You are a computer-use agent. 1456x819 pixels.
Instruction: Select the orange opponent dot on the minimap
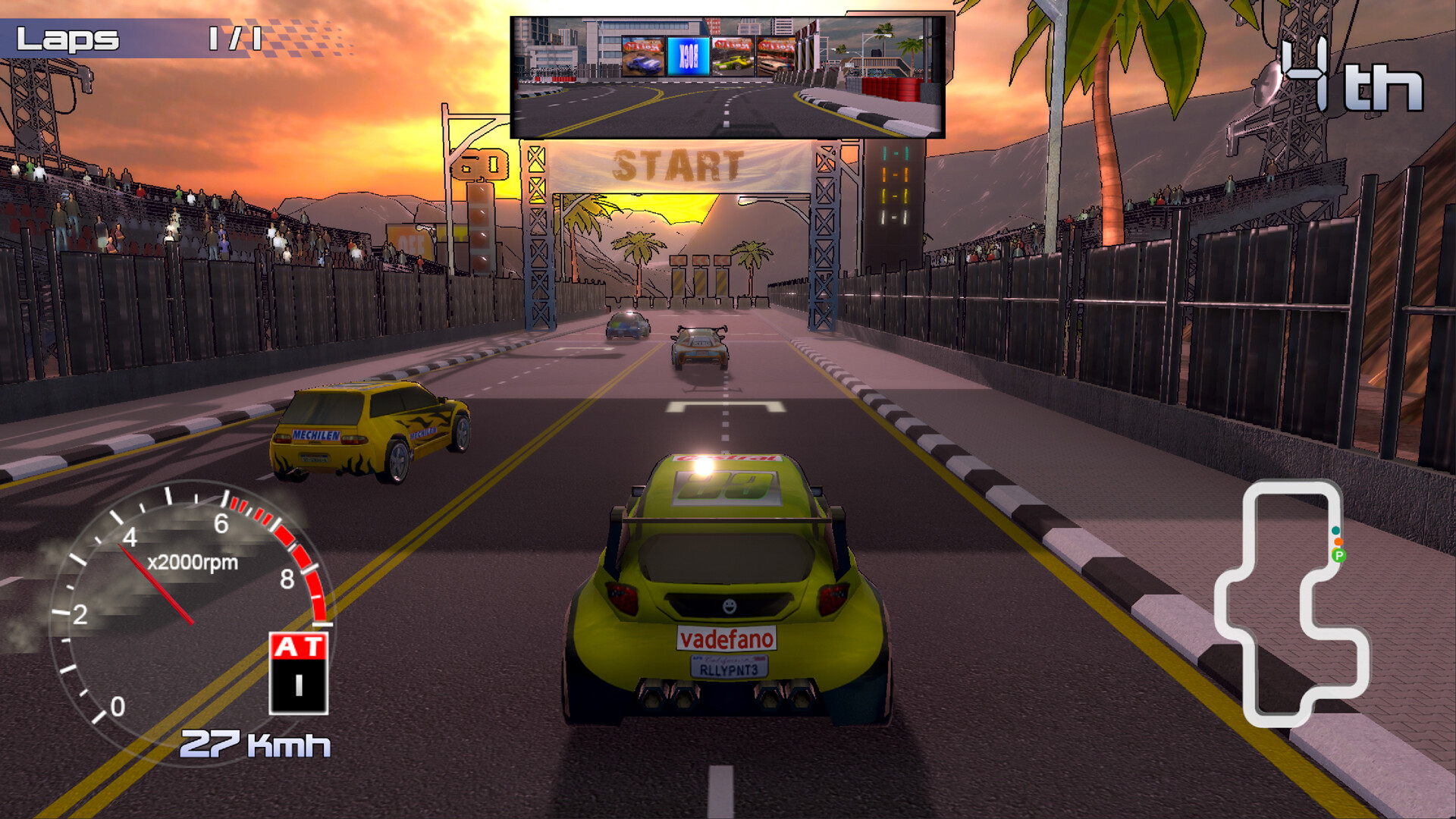point(1338,541)
